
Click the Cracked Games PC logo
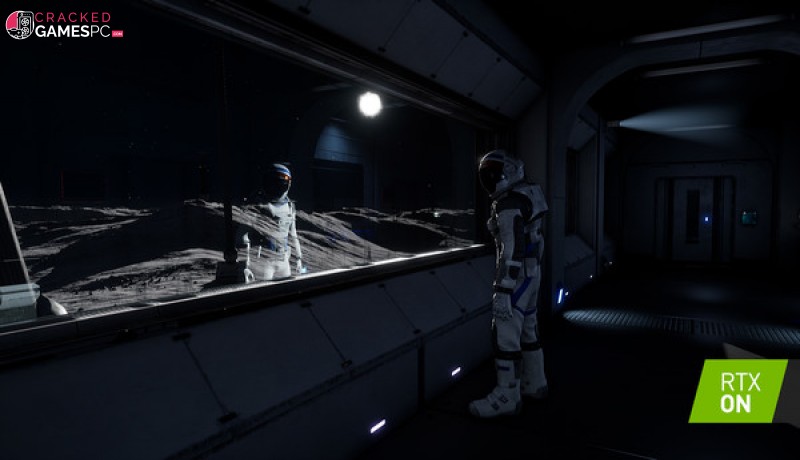pos(64,25)
